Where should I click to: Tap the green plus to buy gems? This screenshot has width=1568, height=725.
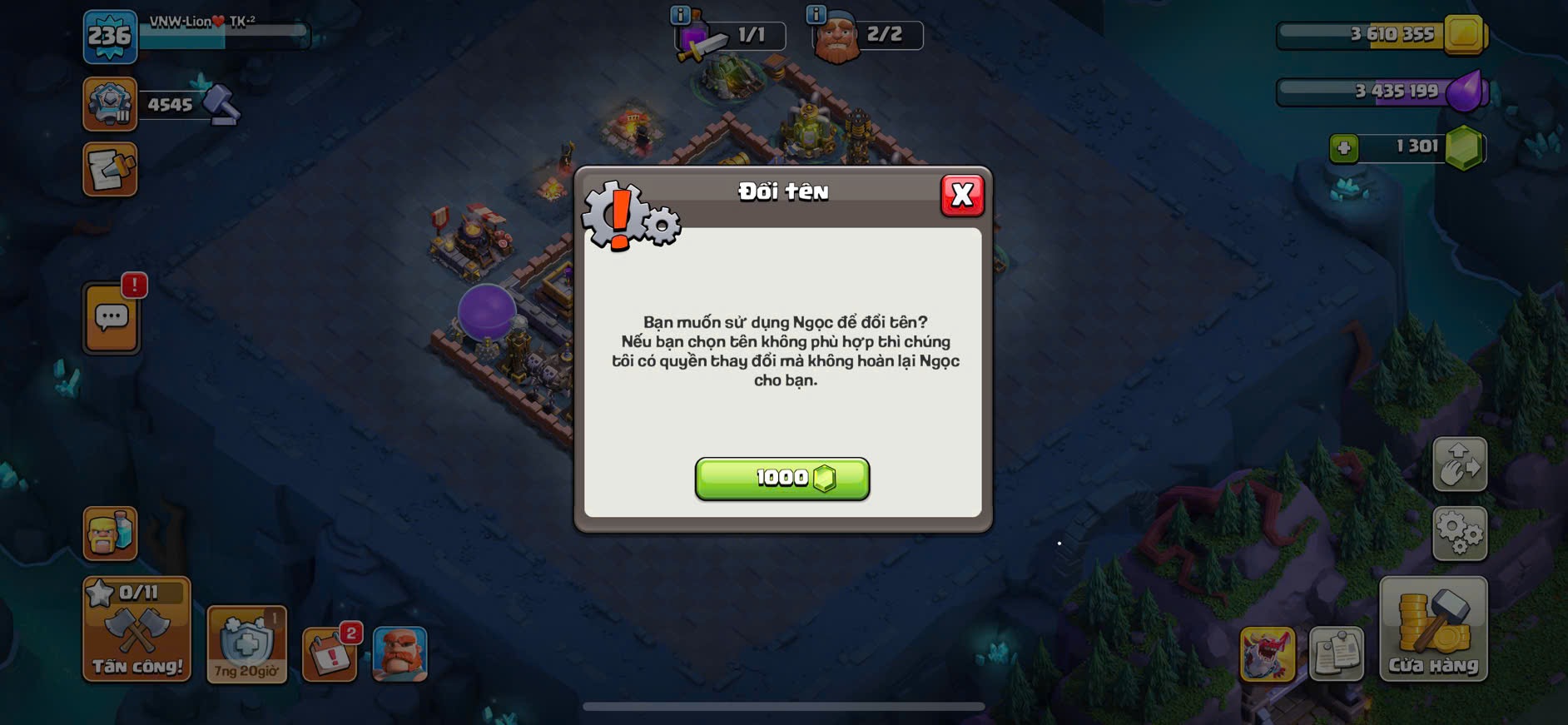(1343, 148)
